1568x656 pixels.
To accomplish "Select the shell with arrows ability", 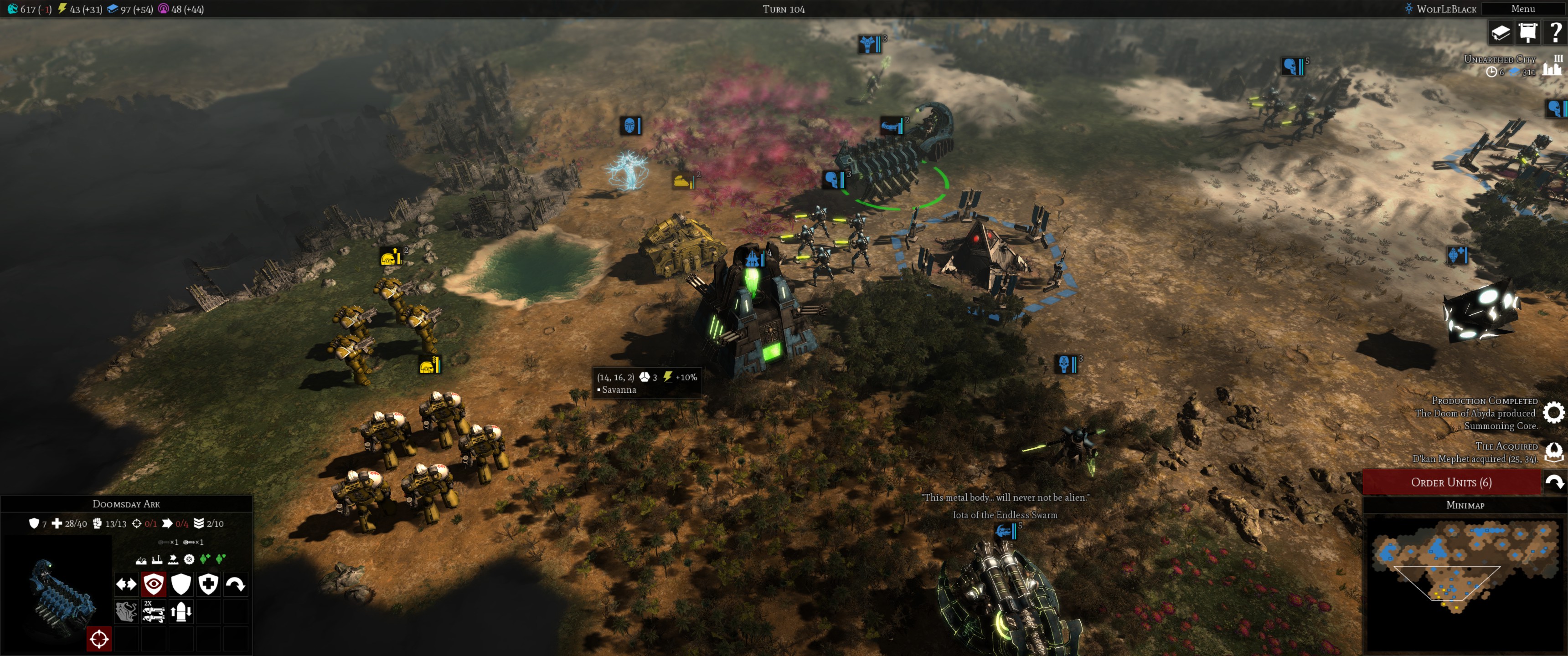I will tap(181, 611).
